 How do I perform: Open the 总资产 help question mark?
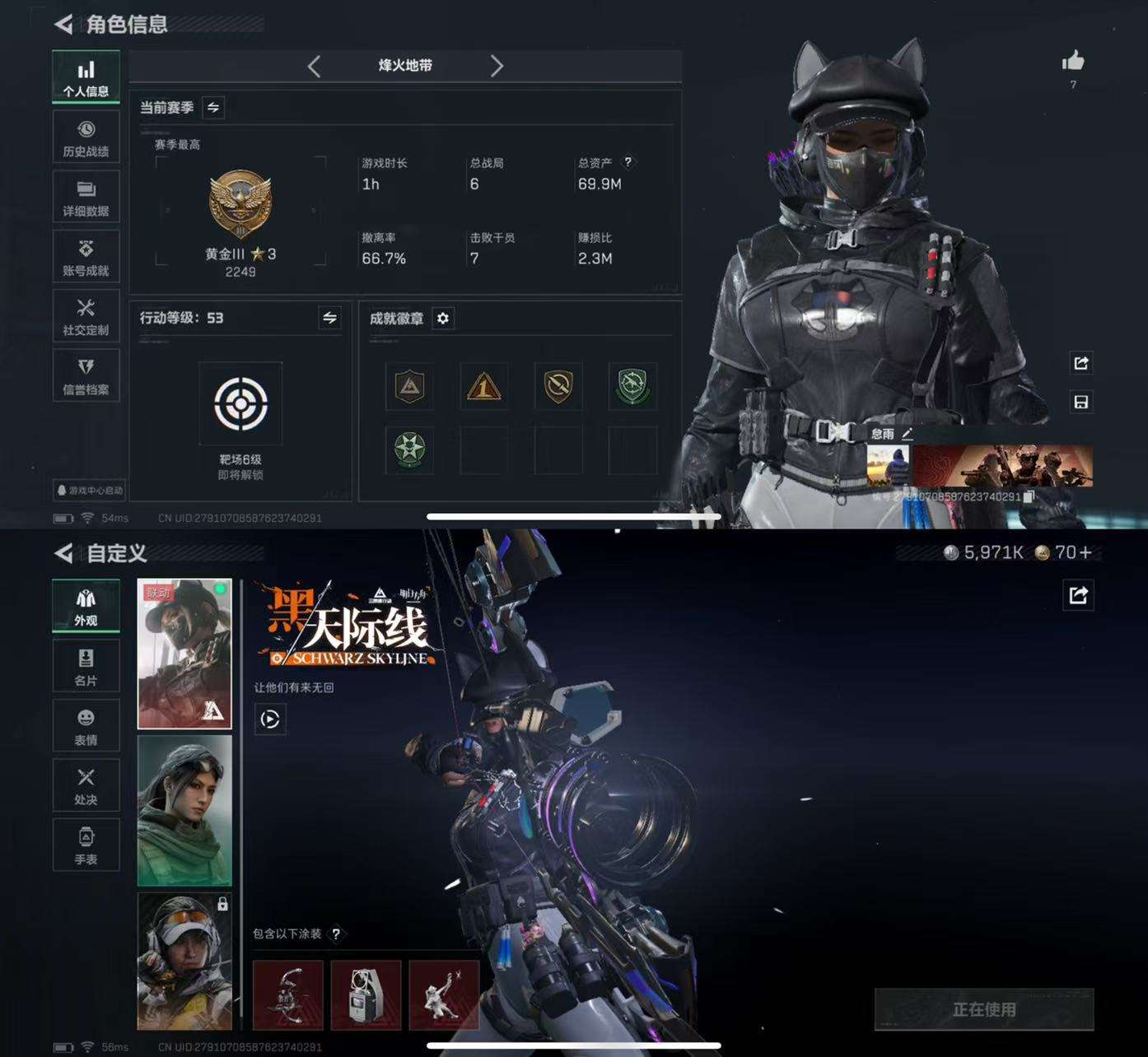[x=630, y=162]
